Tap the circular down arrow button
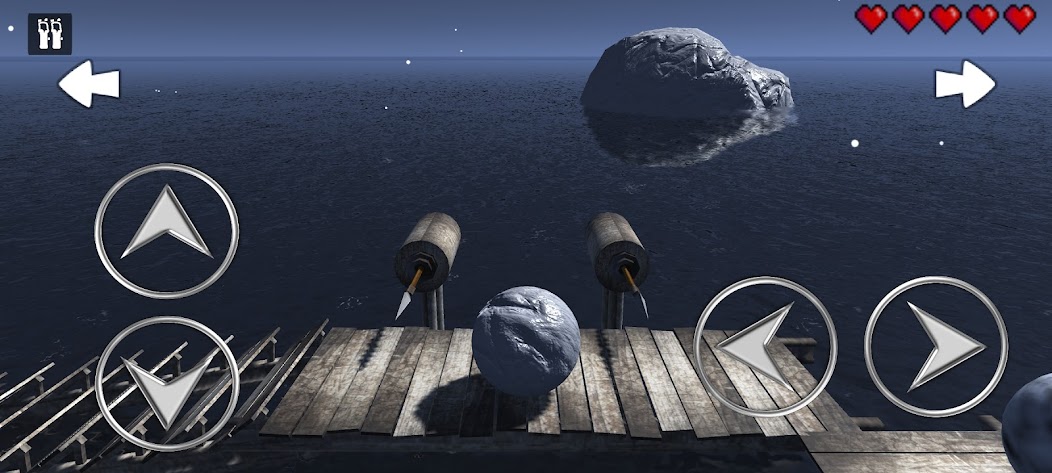Screen dimensions: 1052x473 point(167,384)
